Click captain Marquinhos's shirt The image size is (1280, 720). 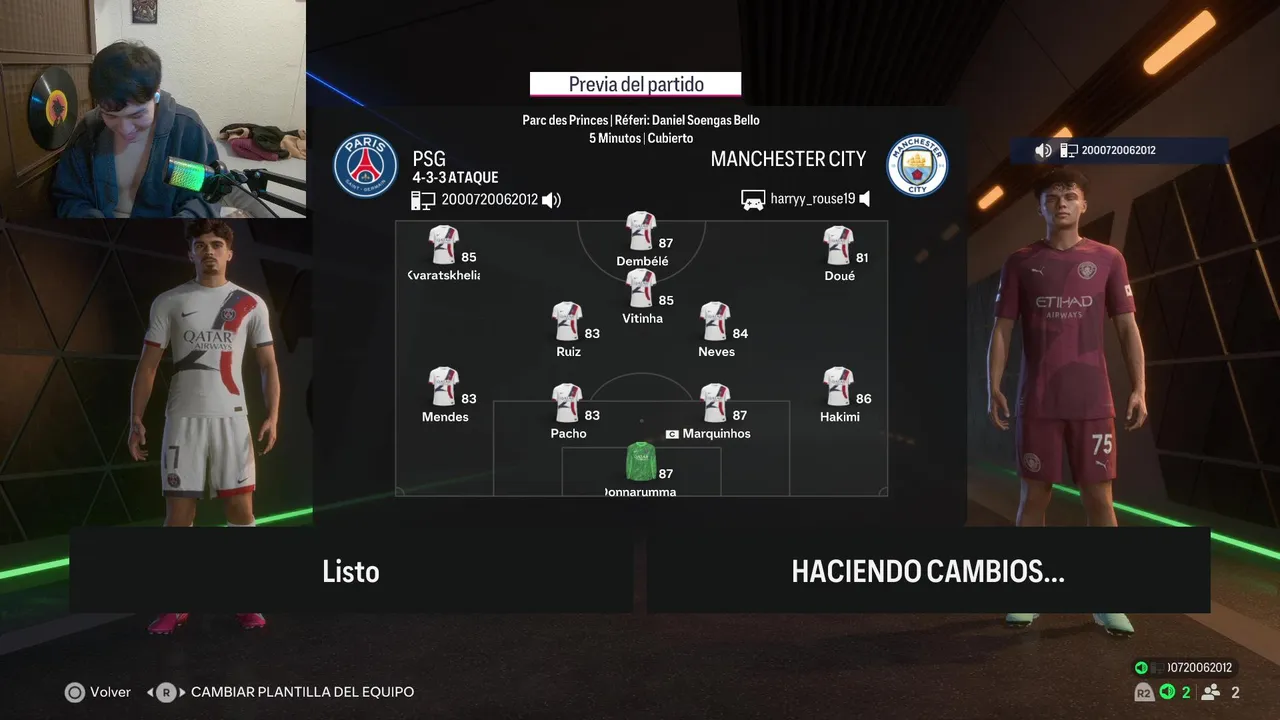point(715,403)
